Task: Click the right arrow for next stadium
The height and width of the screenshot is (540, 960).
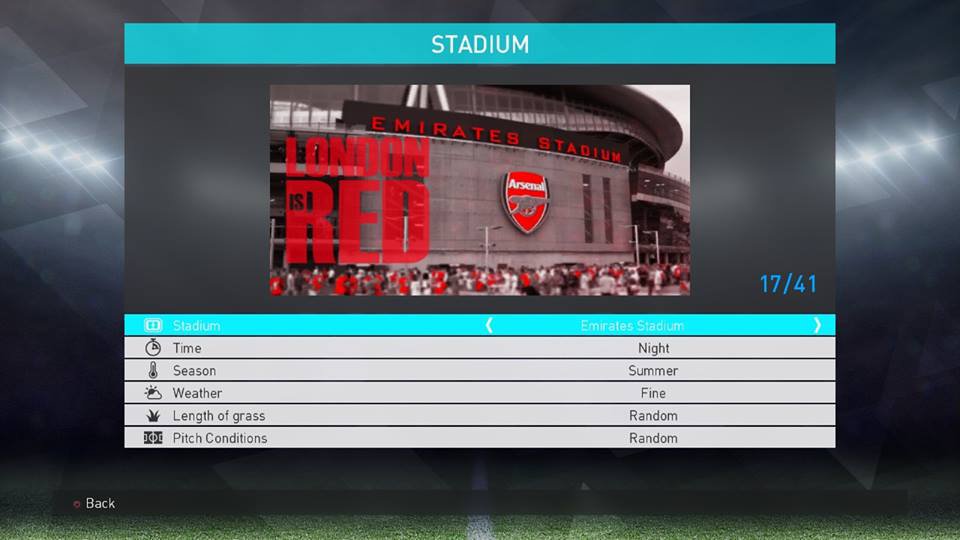Action: tap(817, 325)
